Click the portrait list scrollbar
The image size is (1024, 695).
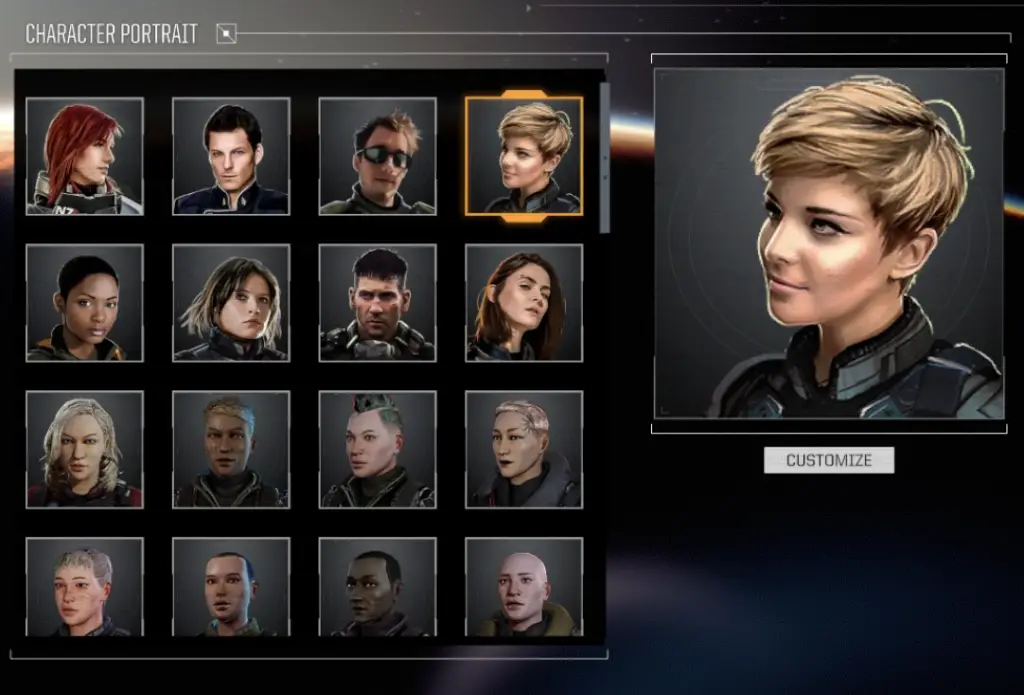click(x=604, y=160)
